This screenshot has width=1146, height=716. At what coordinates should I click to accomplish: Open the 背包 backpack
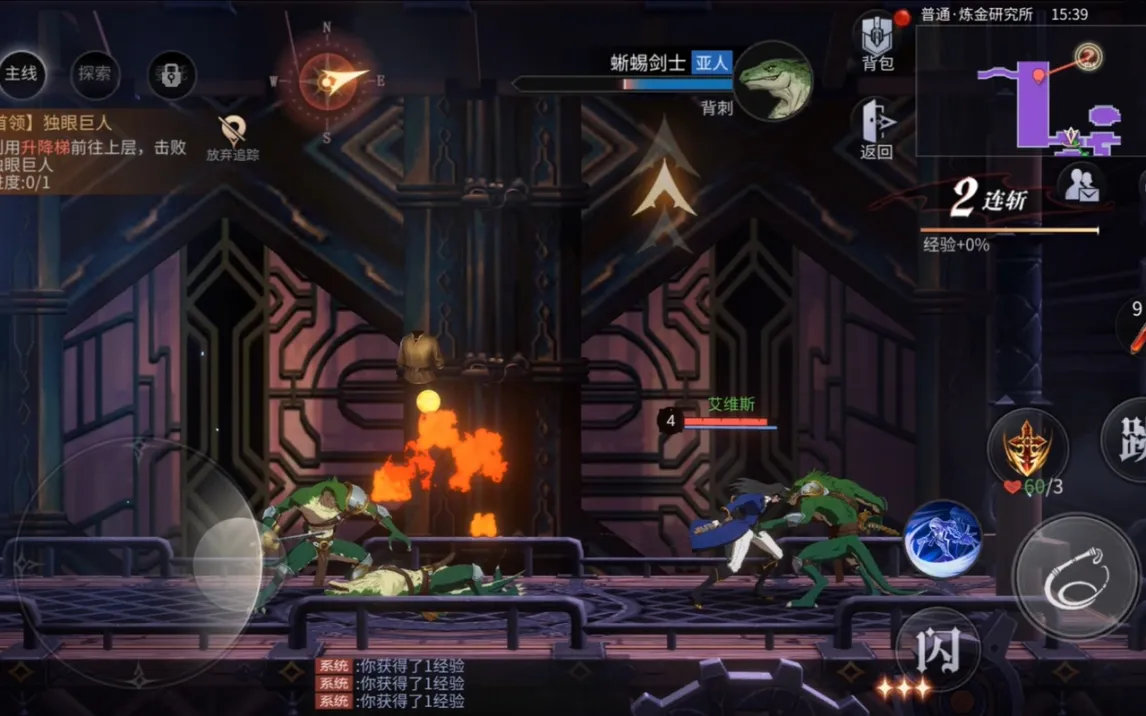[877, 43]
